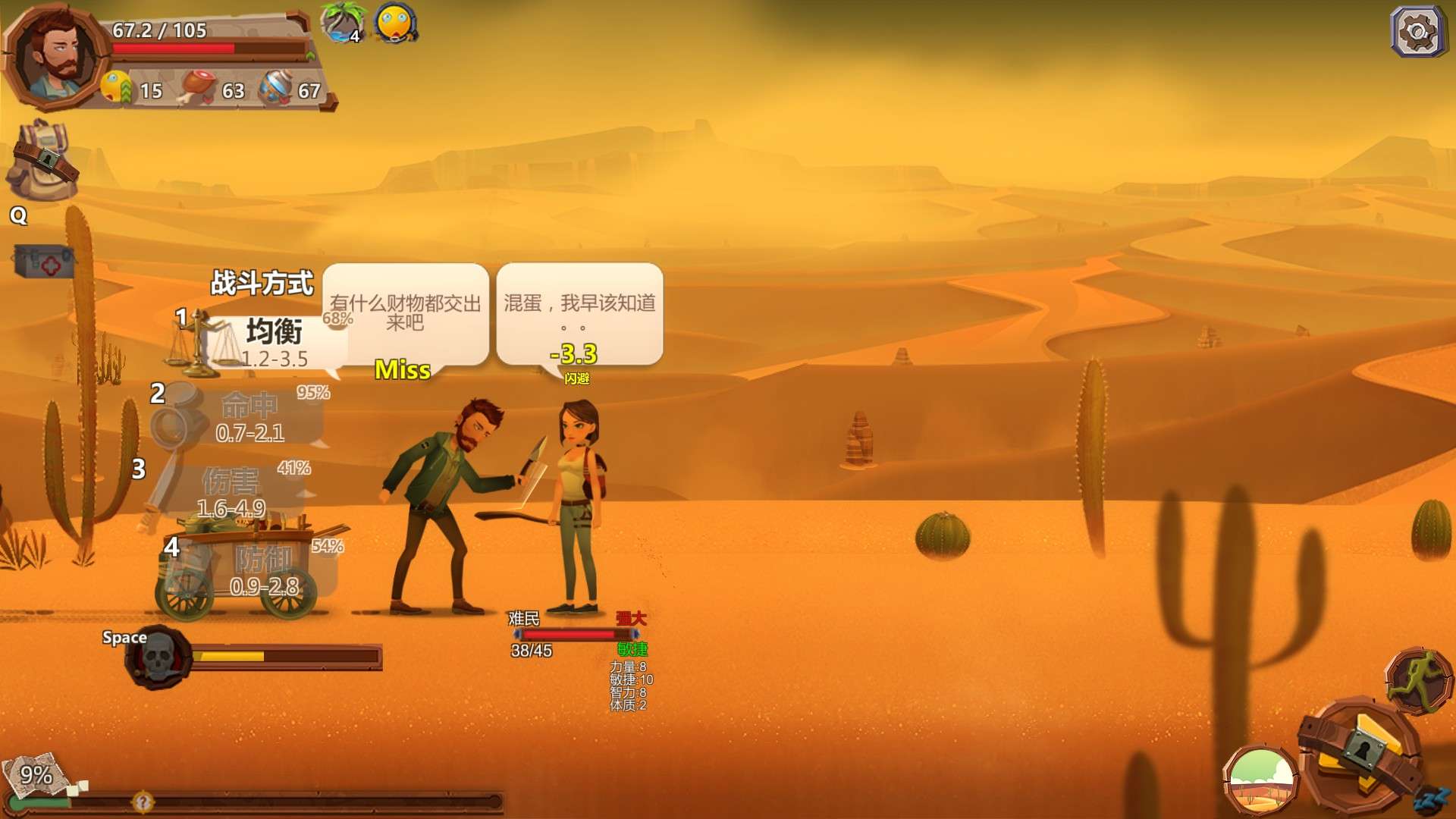Click the running man flee button
Screen dimensions: 1456x819
[1417, 679]
